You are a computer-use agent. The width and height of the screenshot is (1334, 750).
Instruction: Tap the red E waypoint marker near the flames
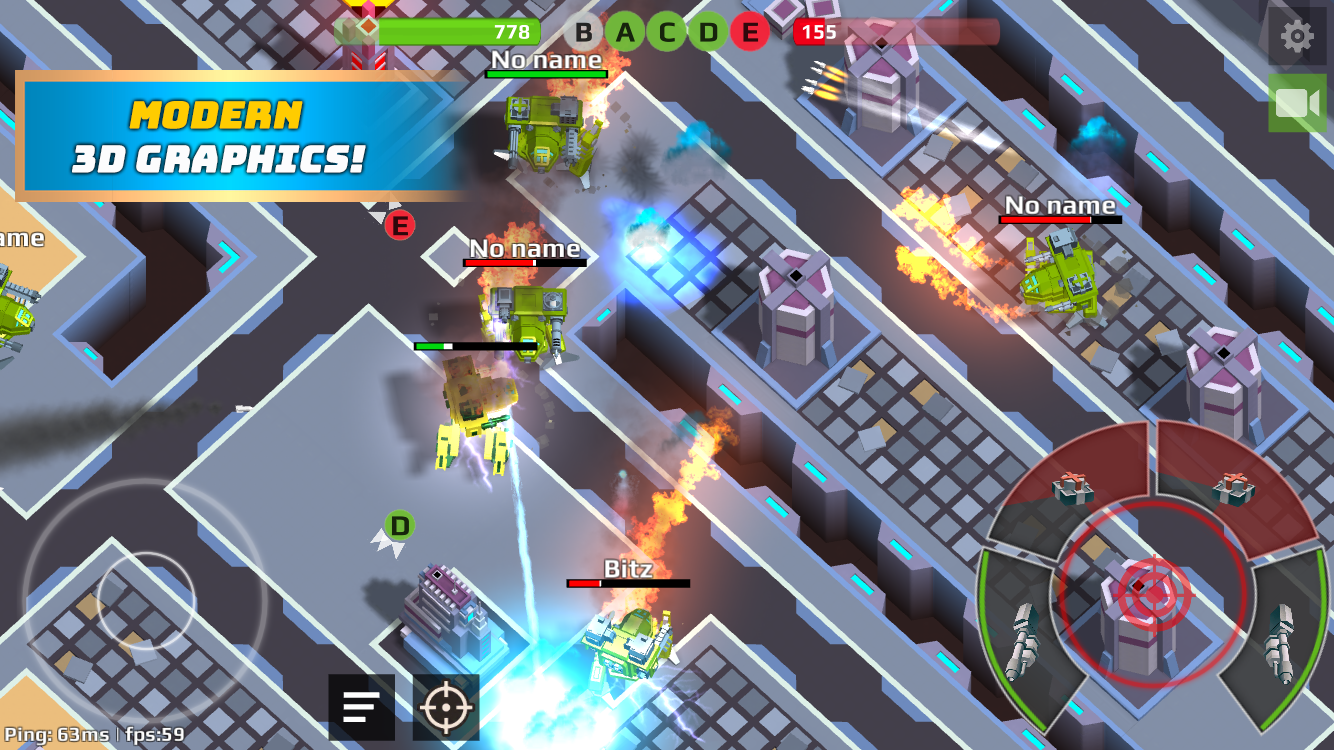(400, 226)
